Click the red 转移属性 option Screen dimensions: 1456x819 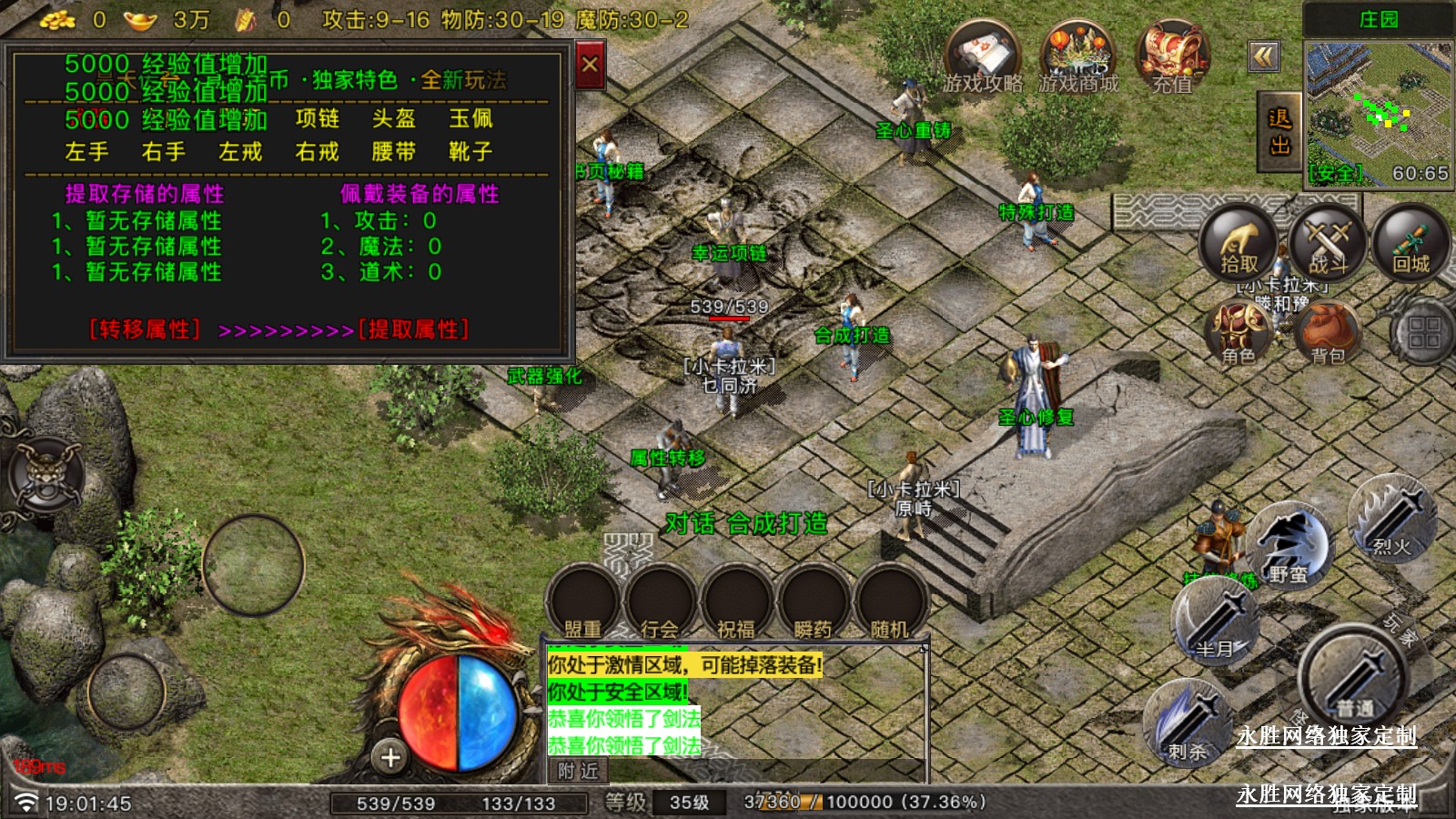[x=145, y=329]
